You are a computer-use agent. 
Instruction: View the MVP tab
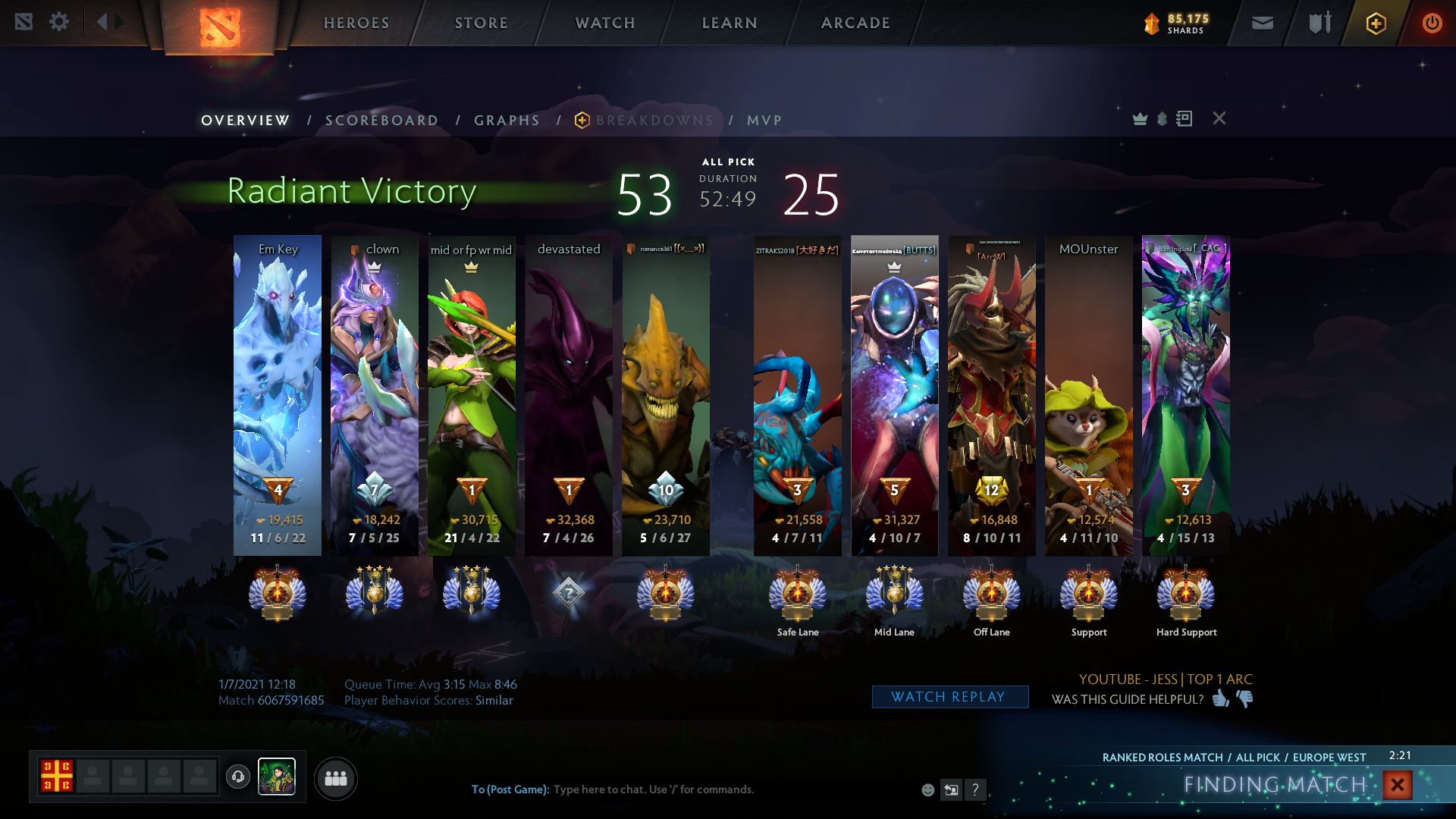pos(764,121)
